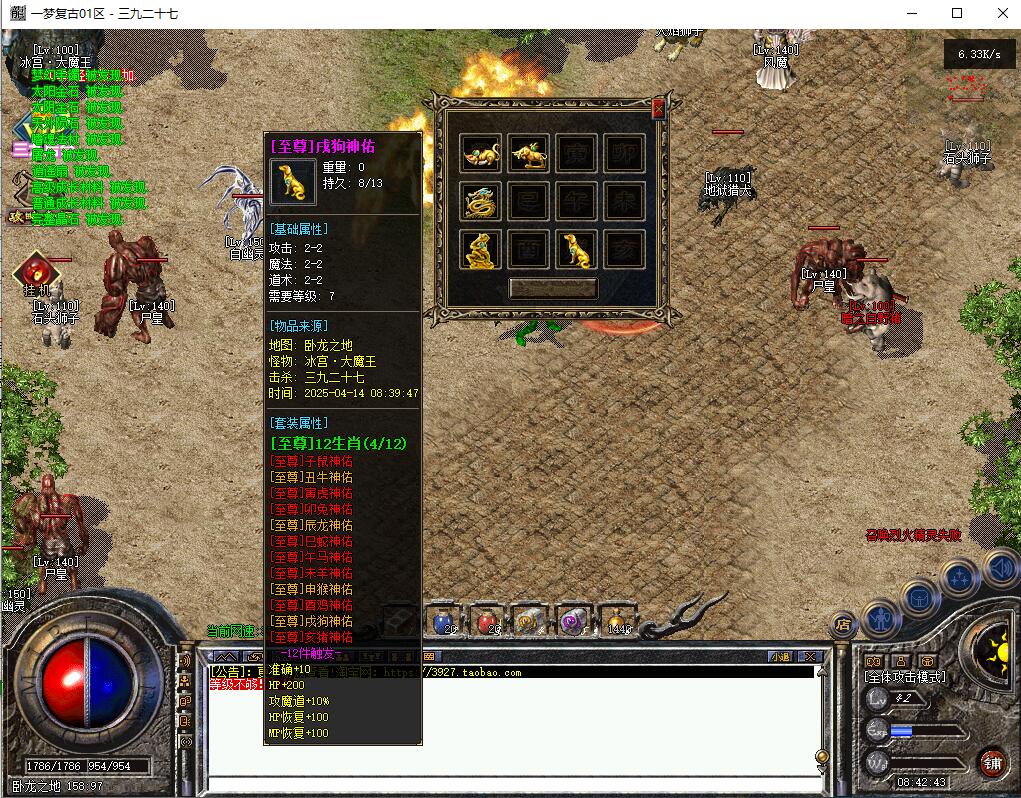
Task: Choose the golden dragon zodiac slot
Action: coord(480,201)
